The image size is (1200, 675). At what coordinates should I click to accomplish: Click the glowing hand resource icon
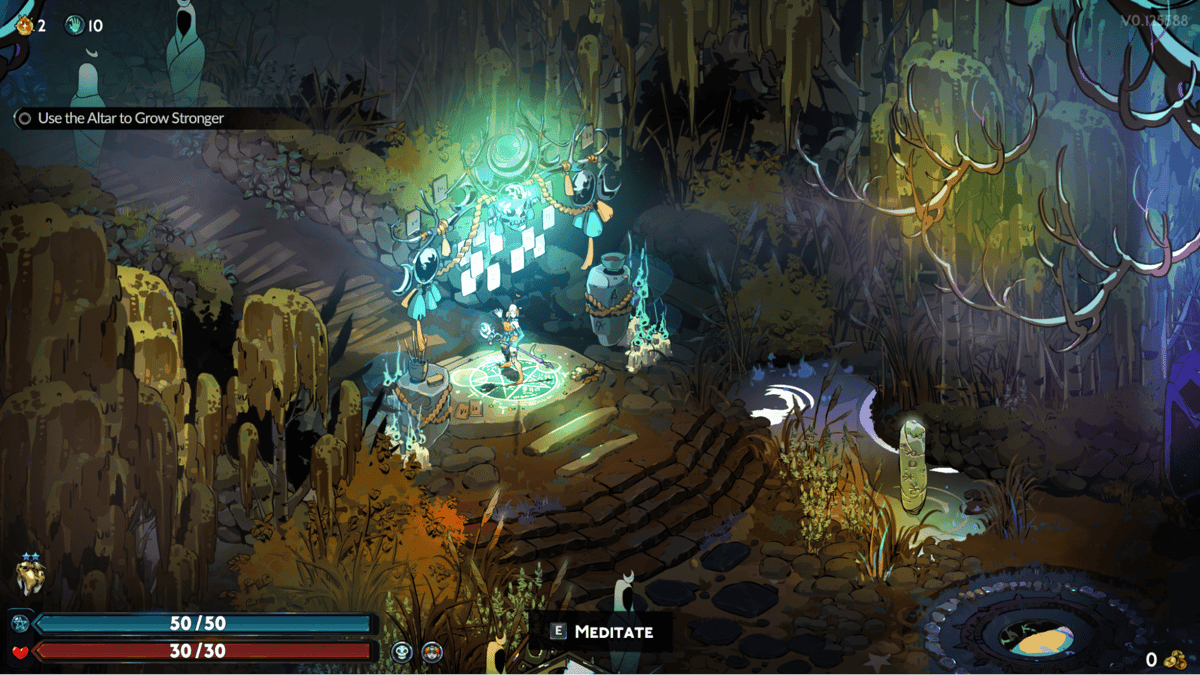pyautogui.click(x=75, y=25)
